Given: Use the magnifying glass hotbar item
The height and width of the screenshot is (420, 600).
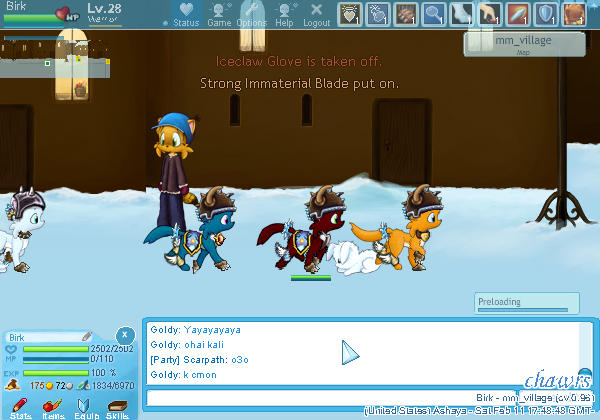Looking at the screenshot, I should point(433,14).
